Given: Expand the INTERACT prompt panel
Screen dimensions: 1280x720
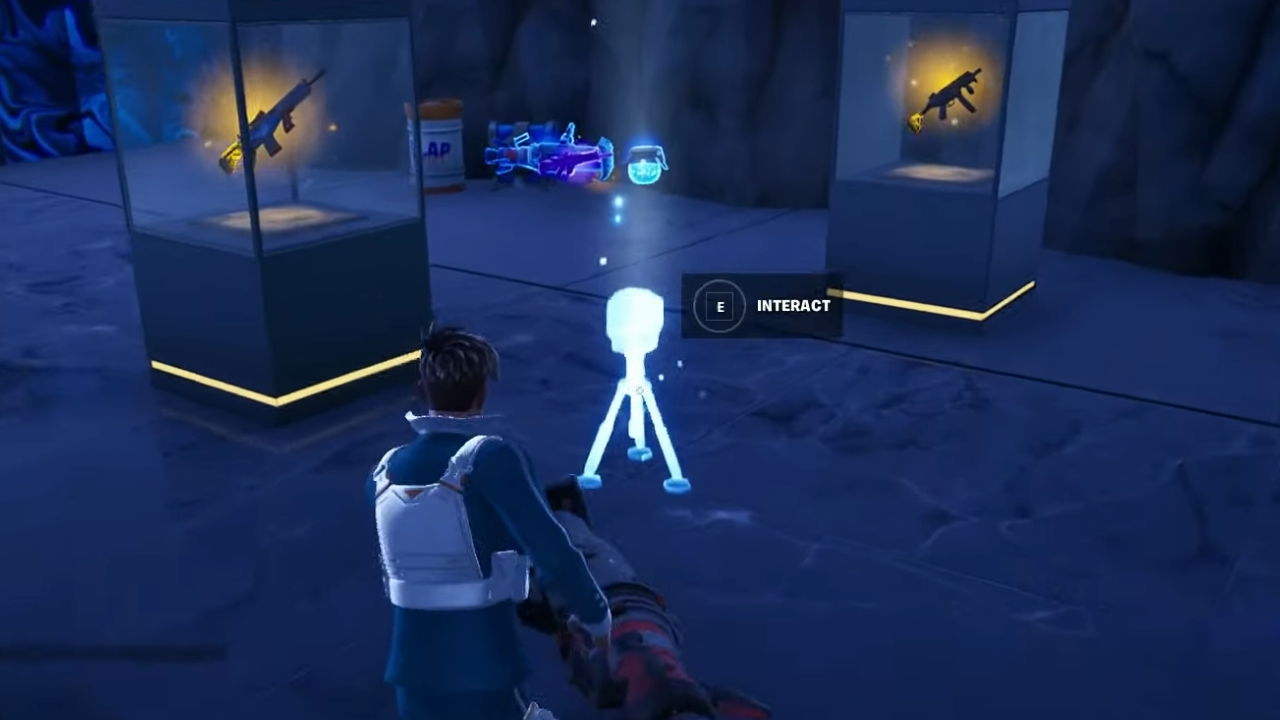Looking at the screenshot, I should click(762, 307).
